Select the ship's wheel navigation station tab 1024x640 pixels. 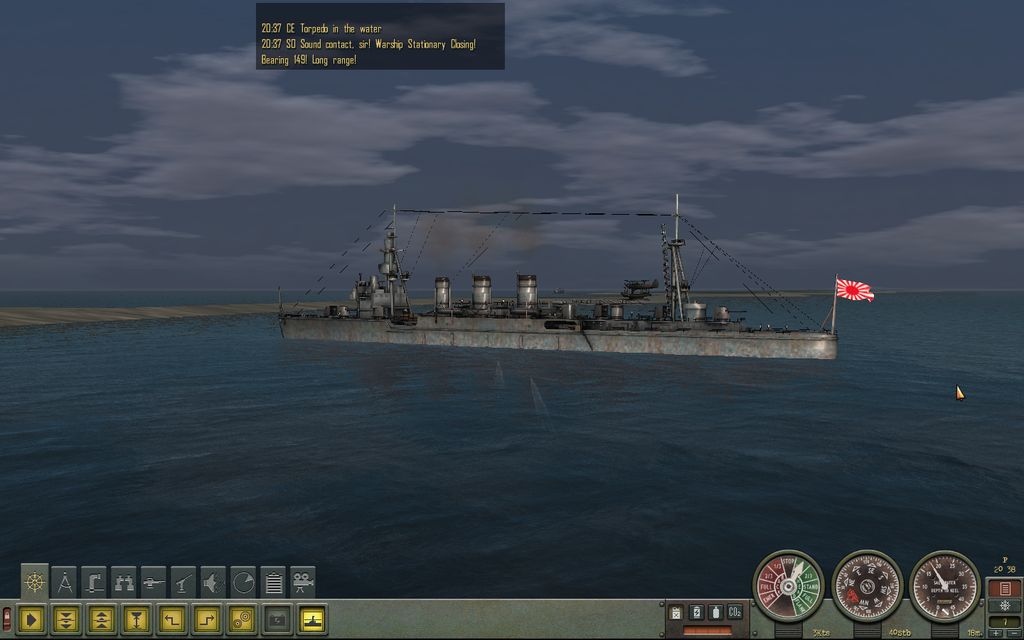35,581
